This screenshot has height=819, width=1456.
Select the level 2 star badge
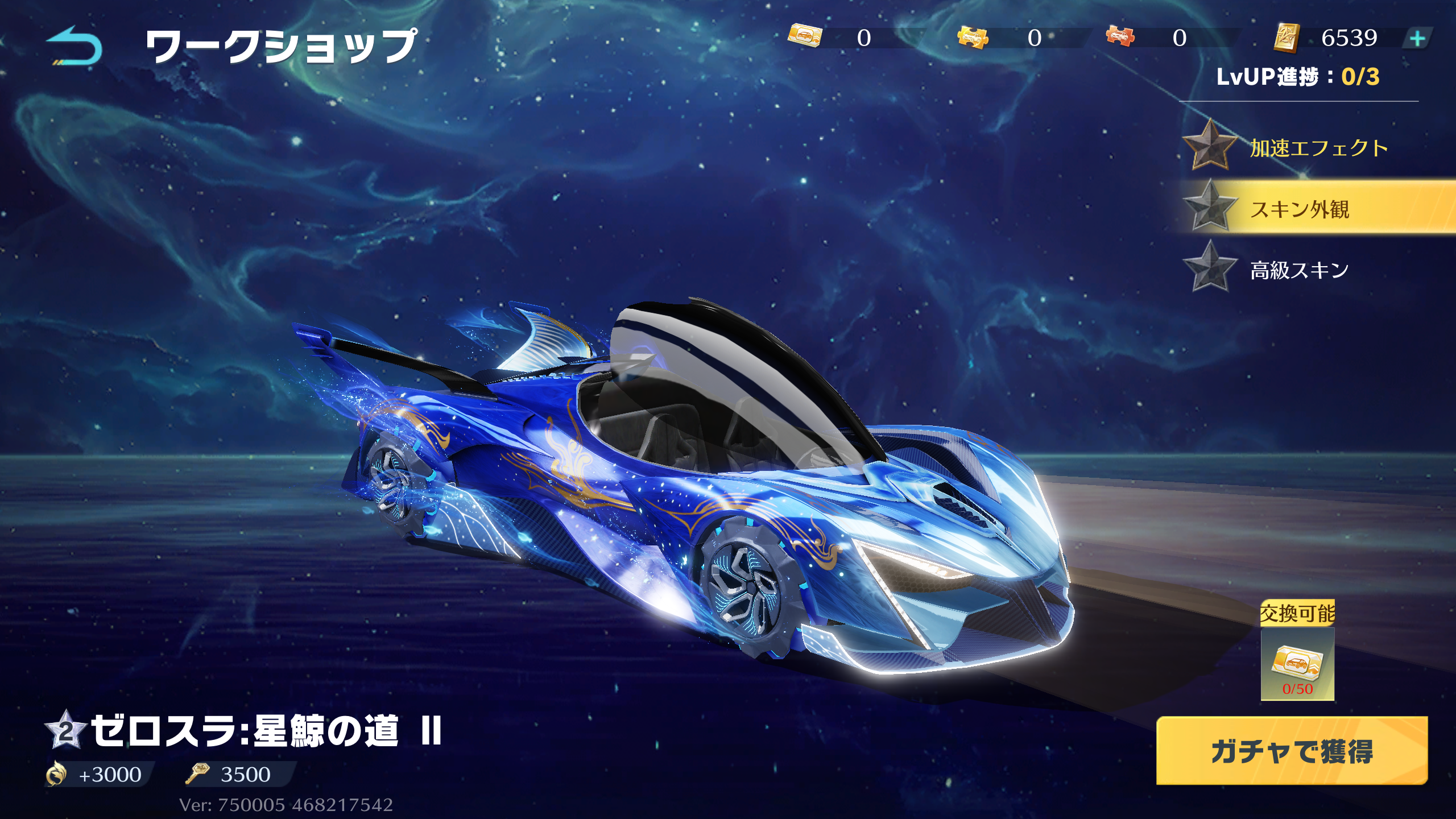click(x=66, y=730)
